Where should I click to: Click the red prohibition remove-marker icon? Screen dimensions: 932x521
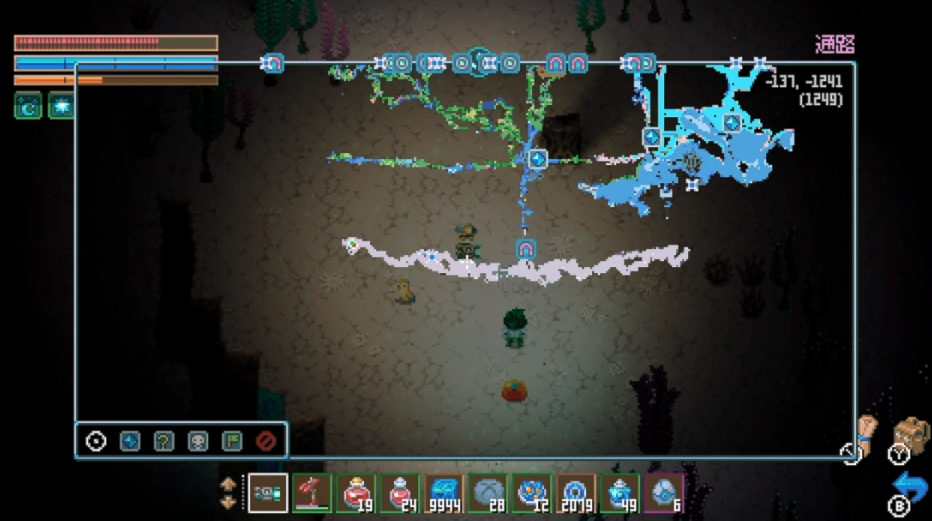tap(266, 441)
